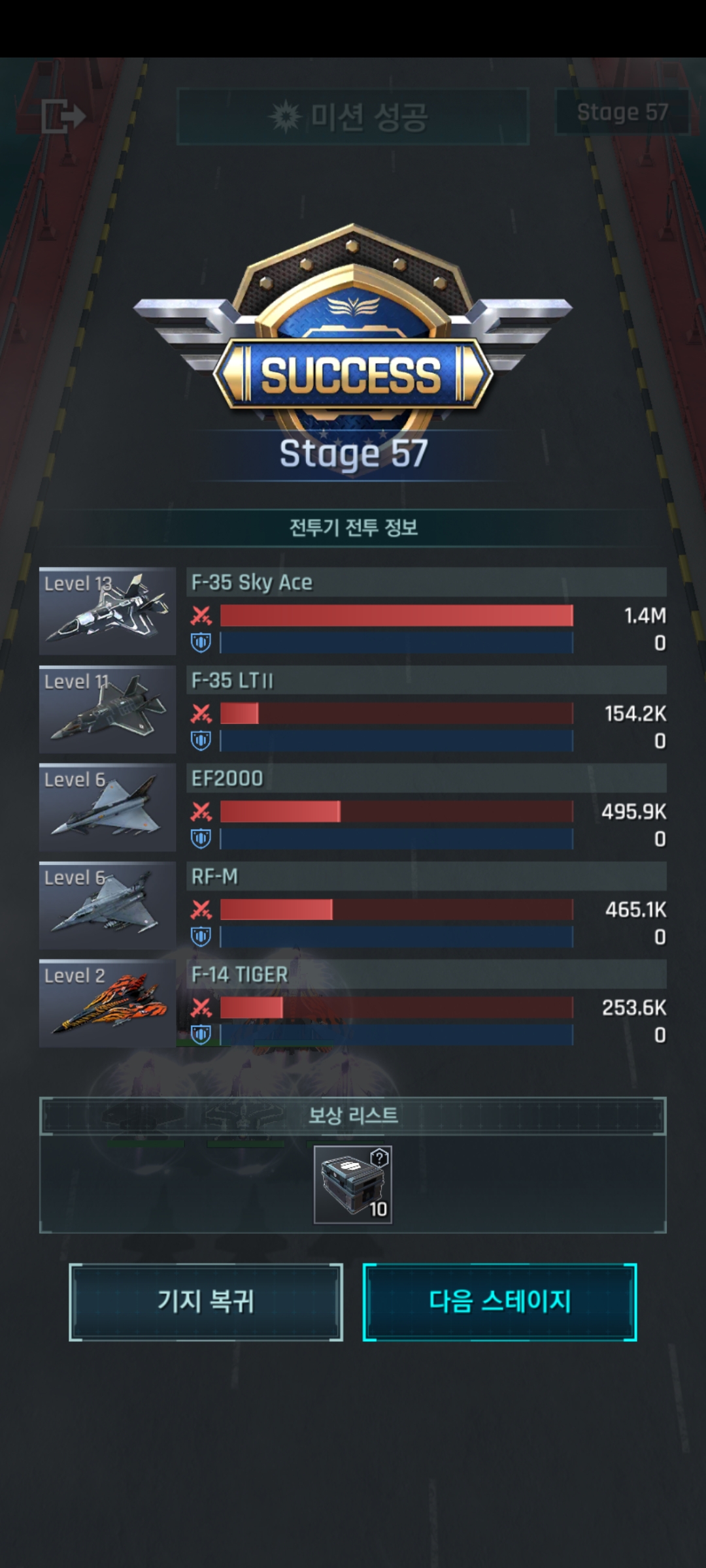Return to base with 기지 복귀
706x1568 pixels.
(x=205, y=1301)
